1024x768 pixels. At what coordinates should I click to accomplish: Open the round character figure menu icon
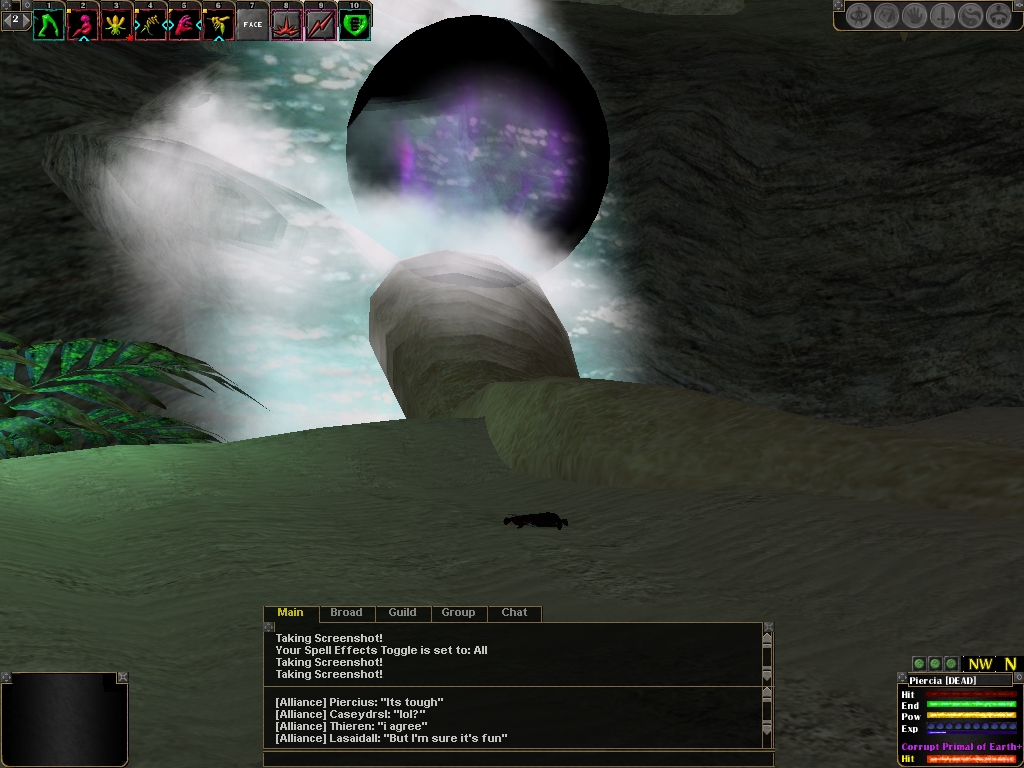click(x=858, y=16)
